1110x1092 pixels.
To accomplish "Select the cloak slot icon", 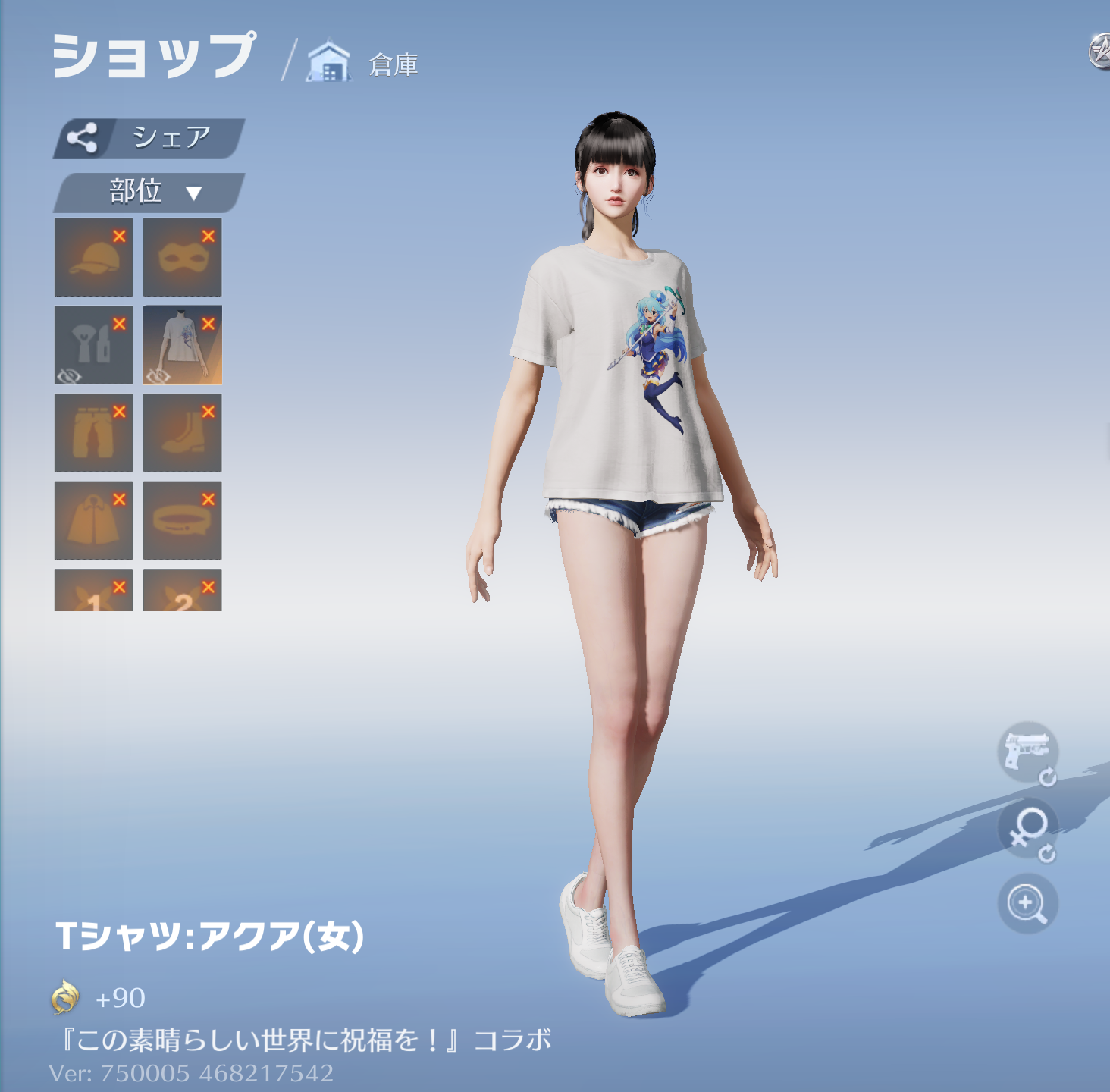I will point(93,519).
